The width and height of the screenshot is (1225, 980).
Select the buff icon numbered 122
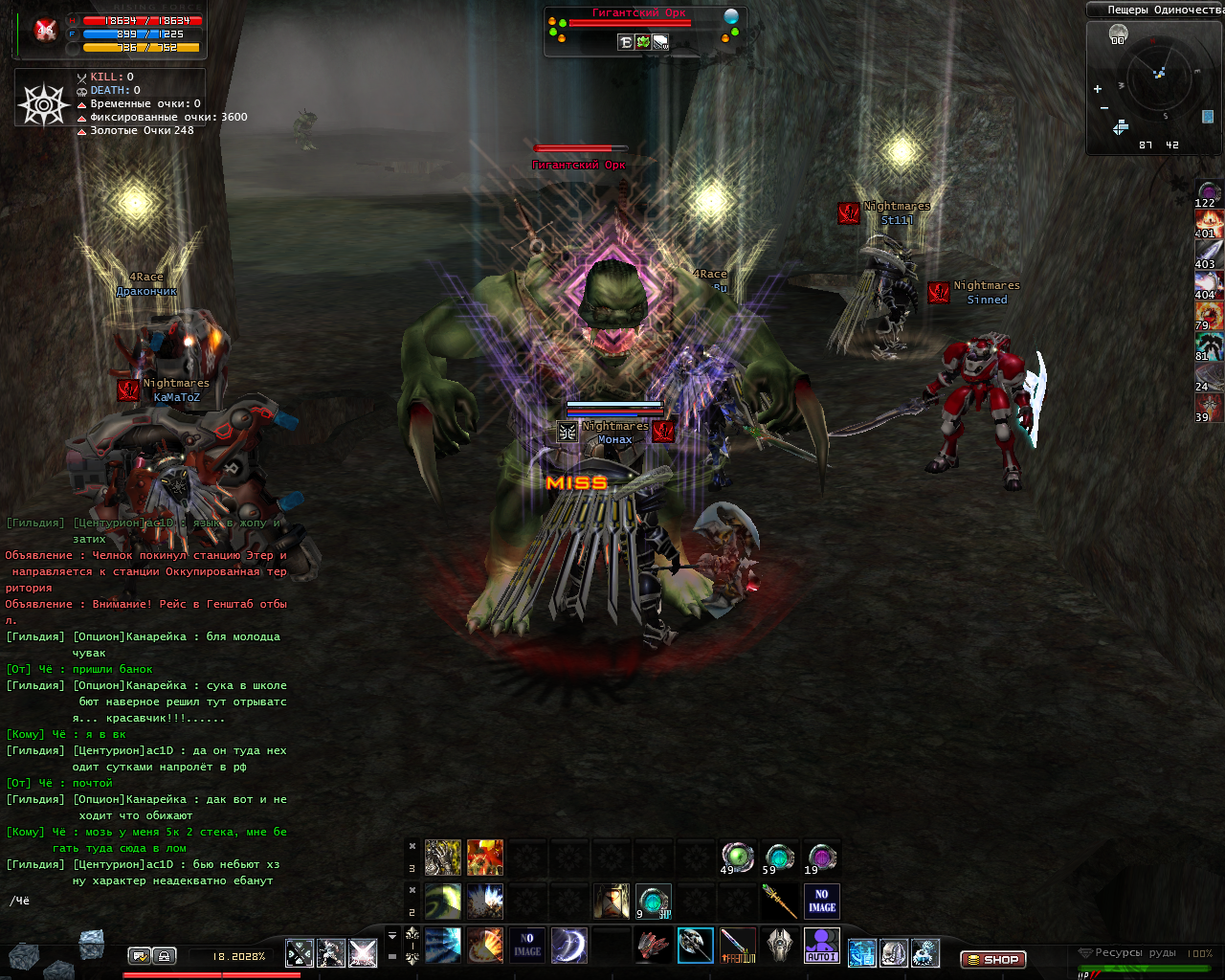click(1209, 192)
